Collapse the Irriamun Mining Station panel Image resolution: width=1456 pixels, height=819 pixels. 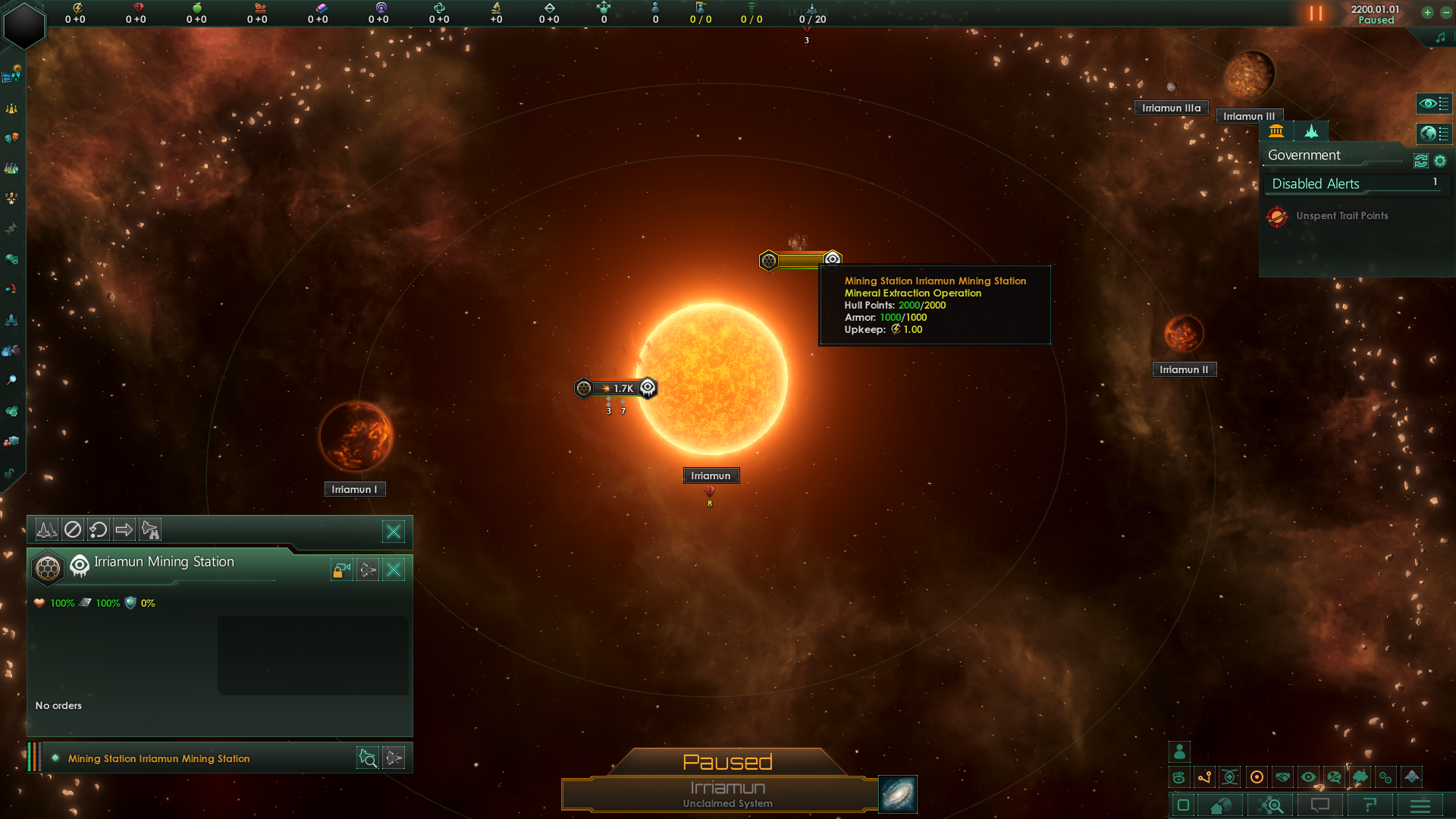click(394, 570)
